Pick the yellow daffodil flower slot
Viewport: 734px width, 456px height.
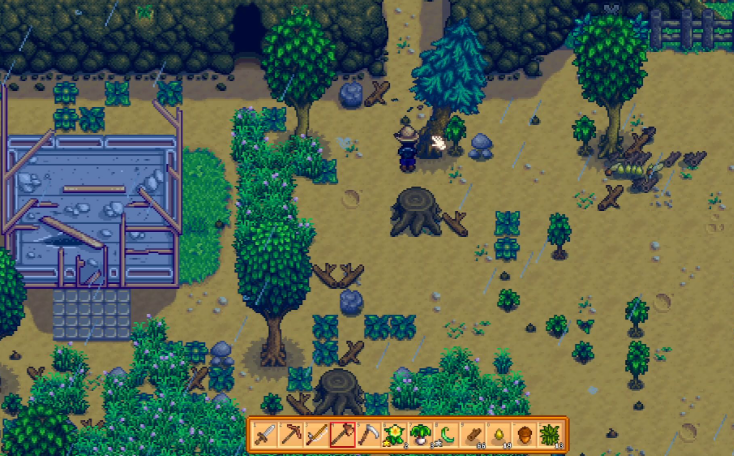click(393, 435)
